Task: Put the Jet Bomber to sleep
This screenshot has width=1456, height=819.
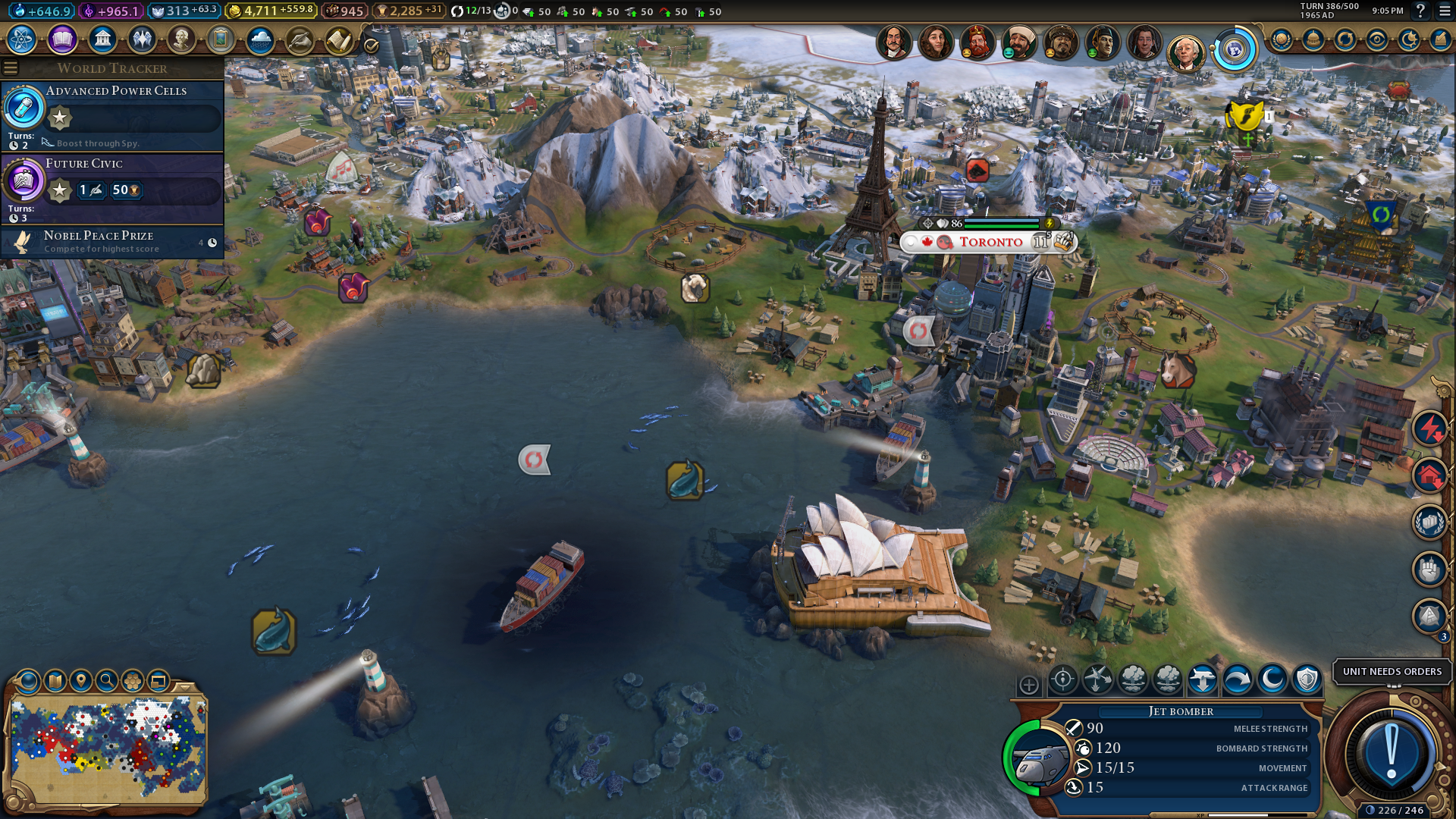Action: pos(1272,679)
